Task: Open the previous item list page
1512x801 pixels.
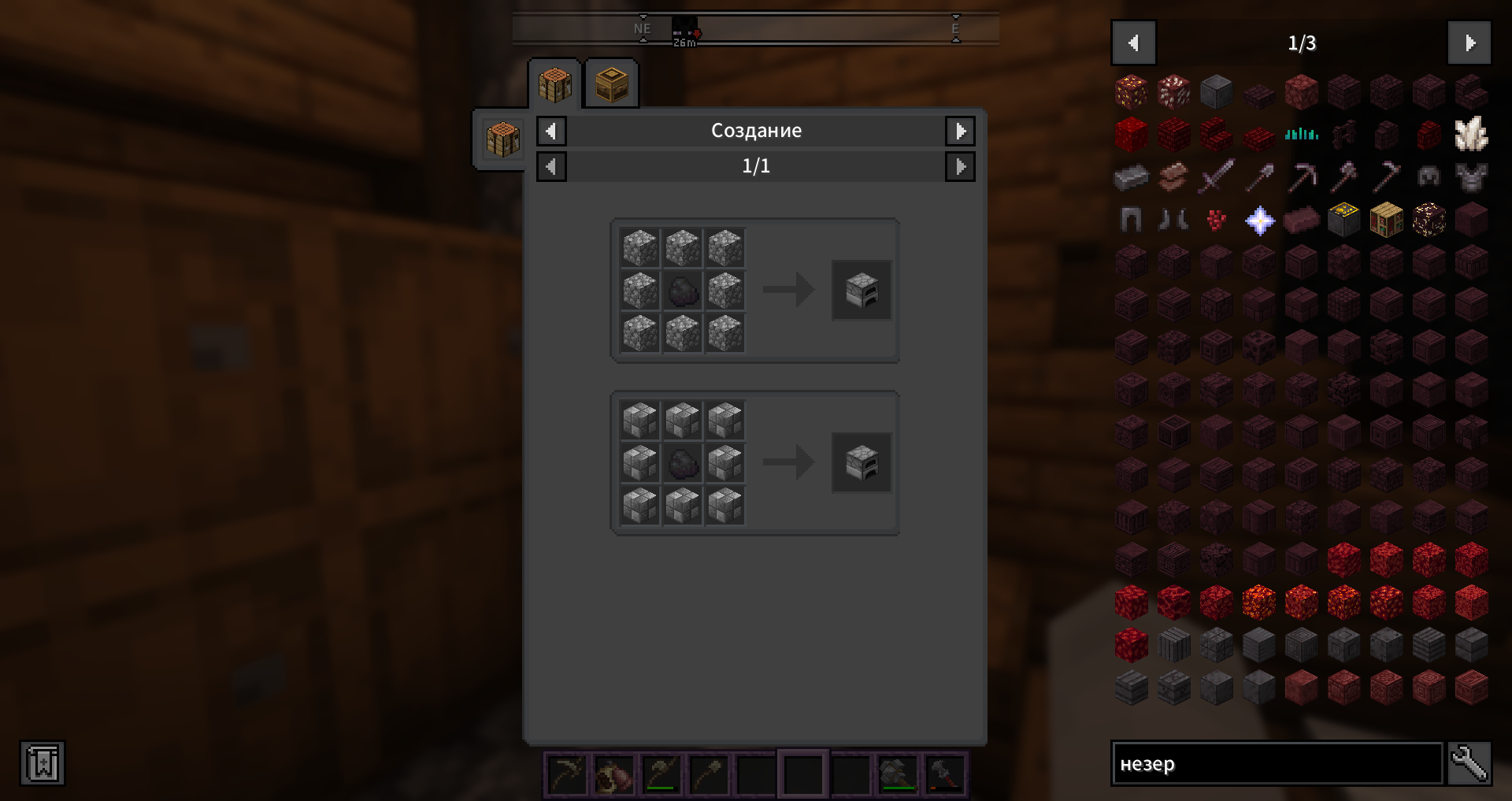Action: [1133, 43]
